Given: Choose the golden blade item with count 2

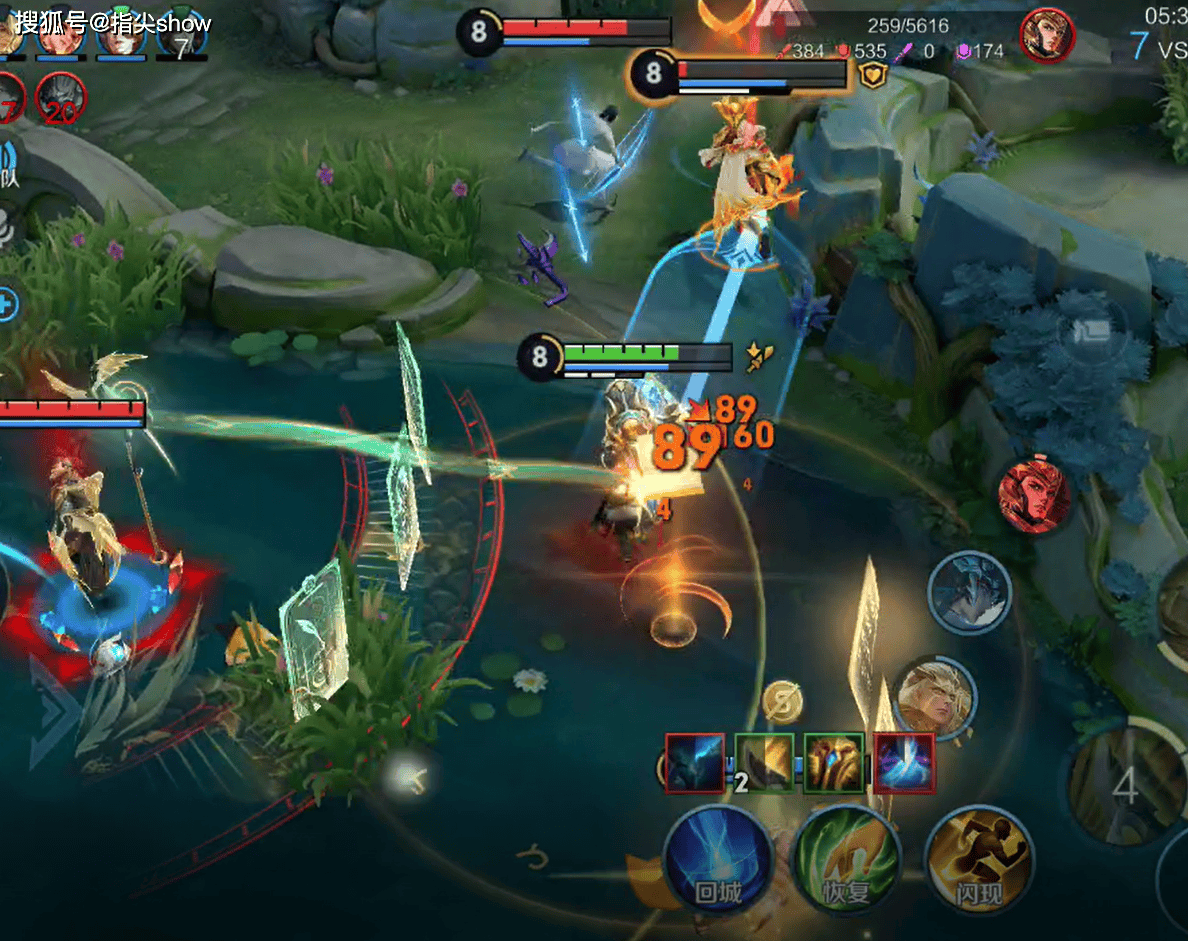Looking at the screenshot, I should click(765, 764).
